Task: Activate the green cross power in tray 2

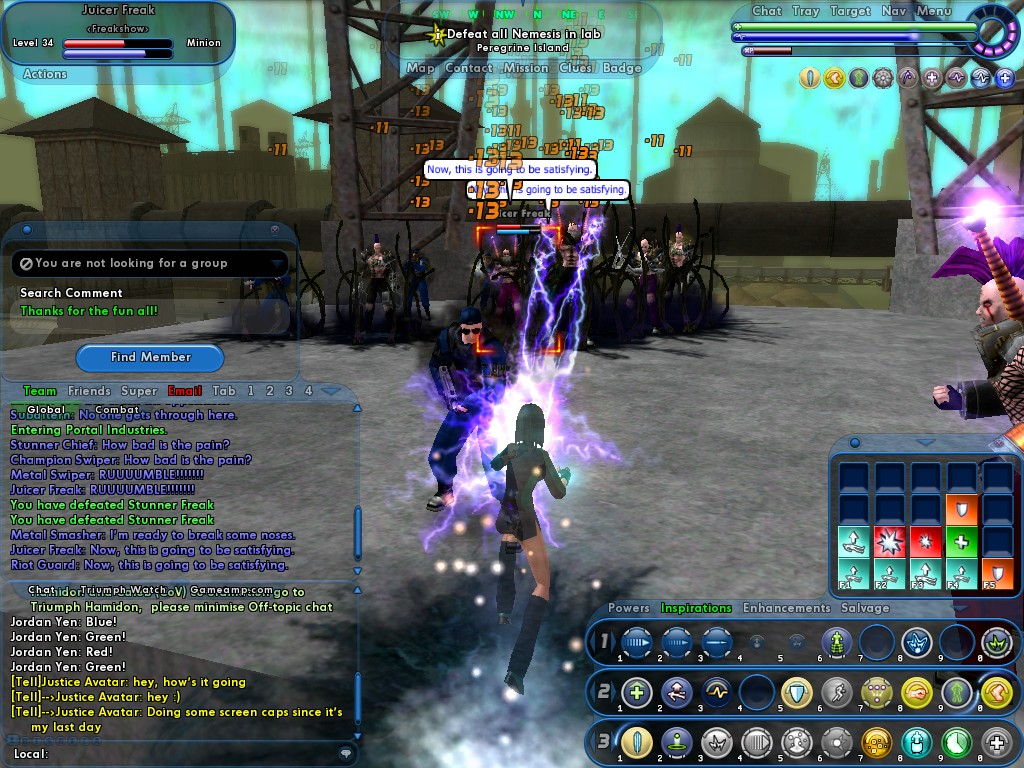Action: (636, 692)
